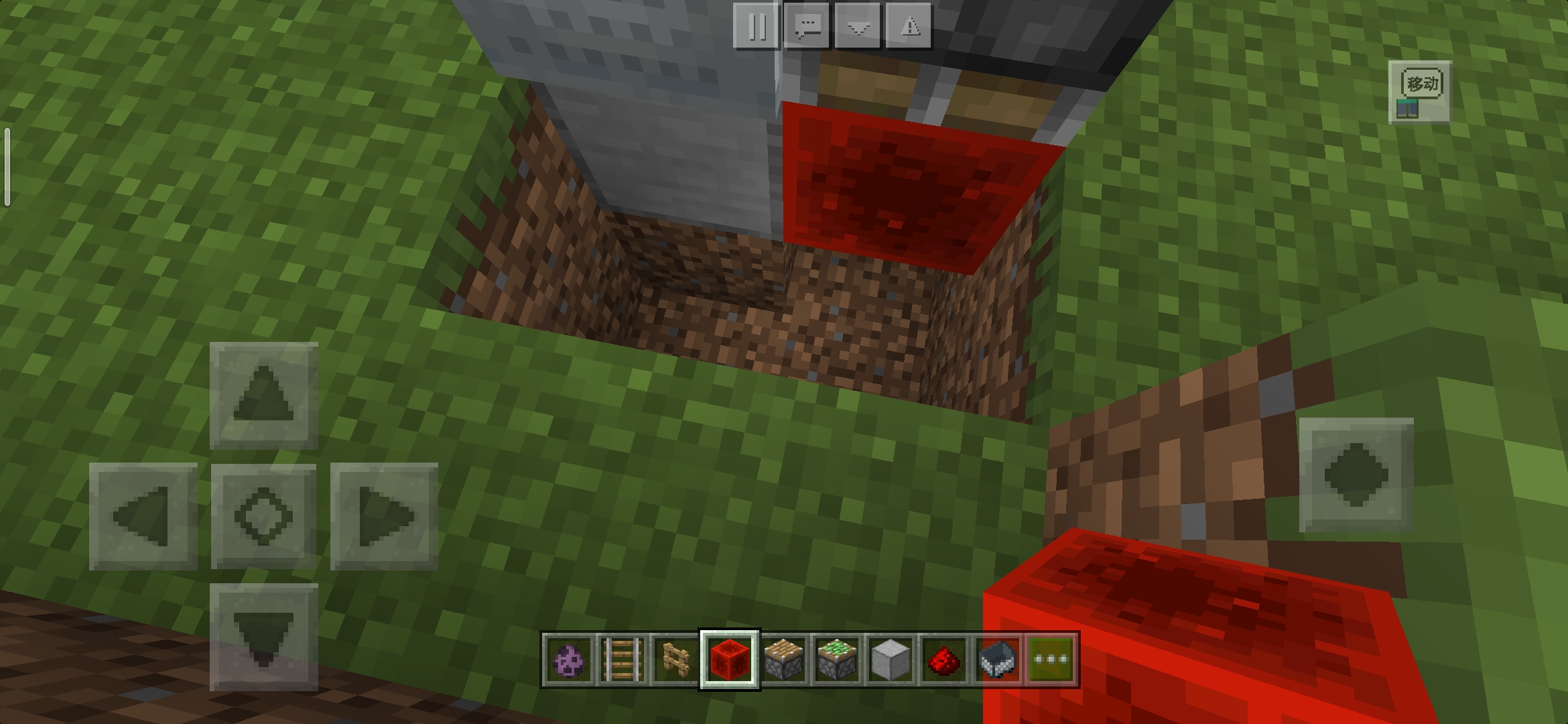
Task: Strafe left using the left arrow pad
Action: point(142,516)
